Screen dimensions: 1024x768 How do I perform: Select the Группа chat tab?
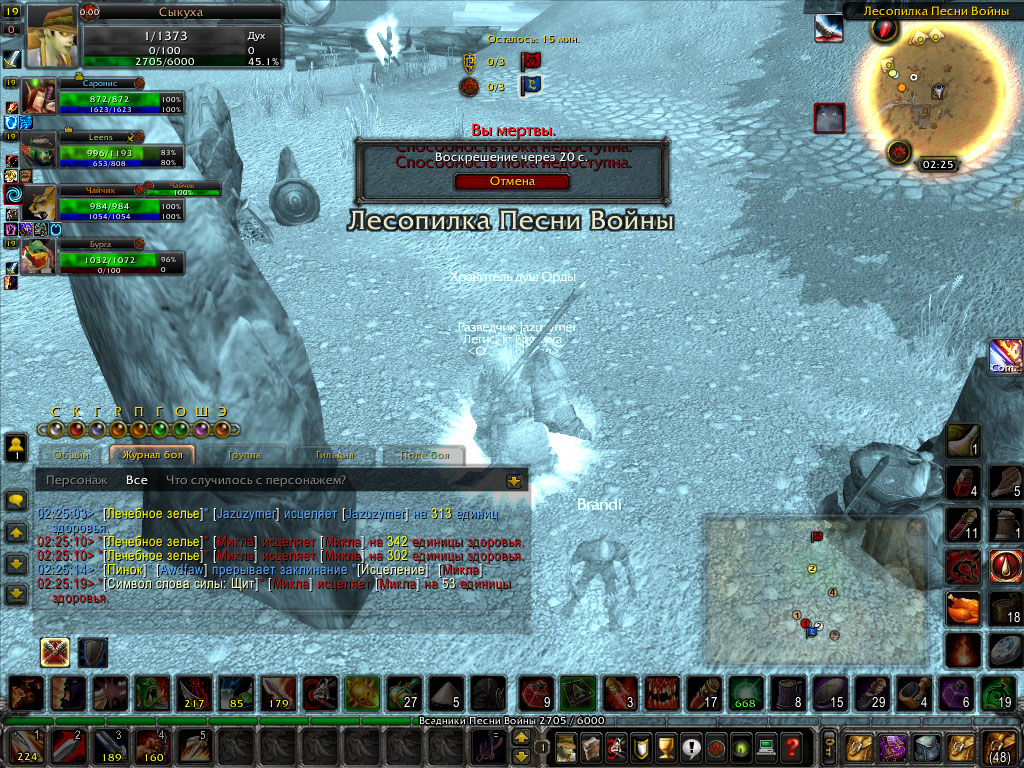[x=244, y=456]
